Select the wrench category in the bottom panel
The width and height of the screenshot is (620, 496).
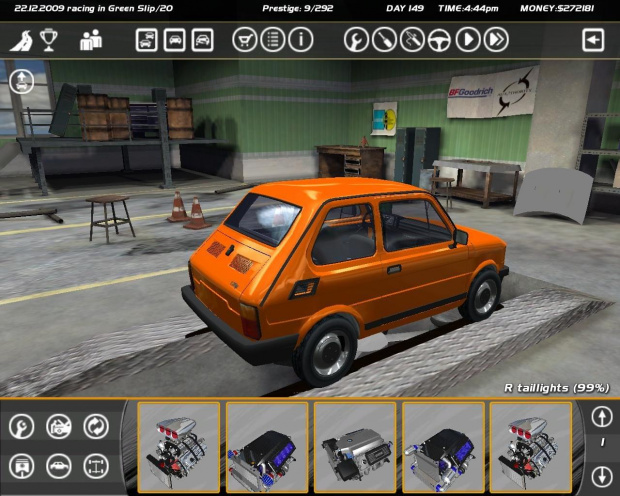tap(21, 427)
